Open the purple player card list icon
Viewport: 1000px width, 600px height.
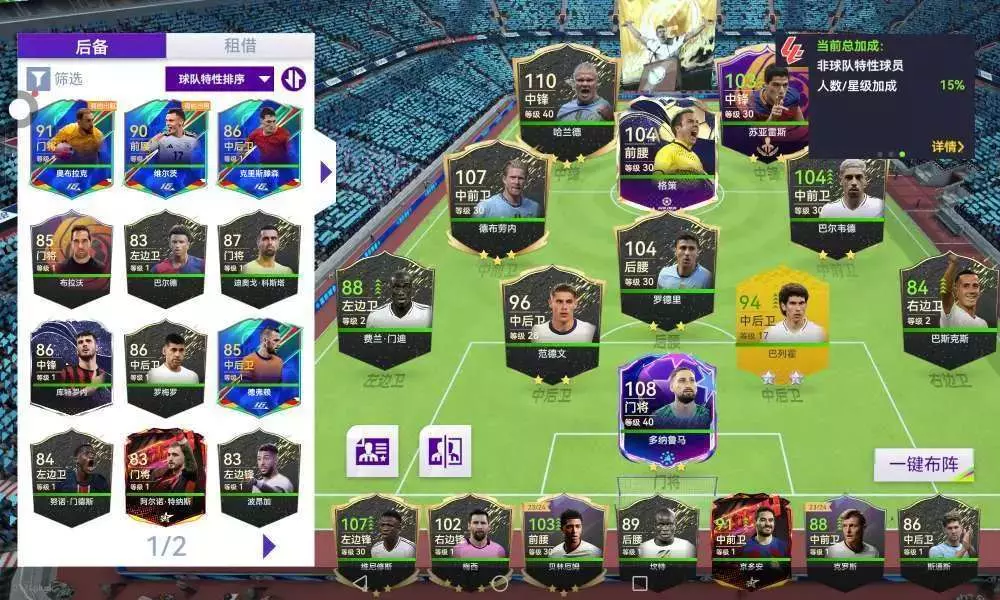pos(372,451)
